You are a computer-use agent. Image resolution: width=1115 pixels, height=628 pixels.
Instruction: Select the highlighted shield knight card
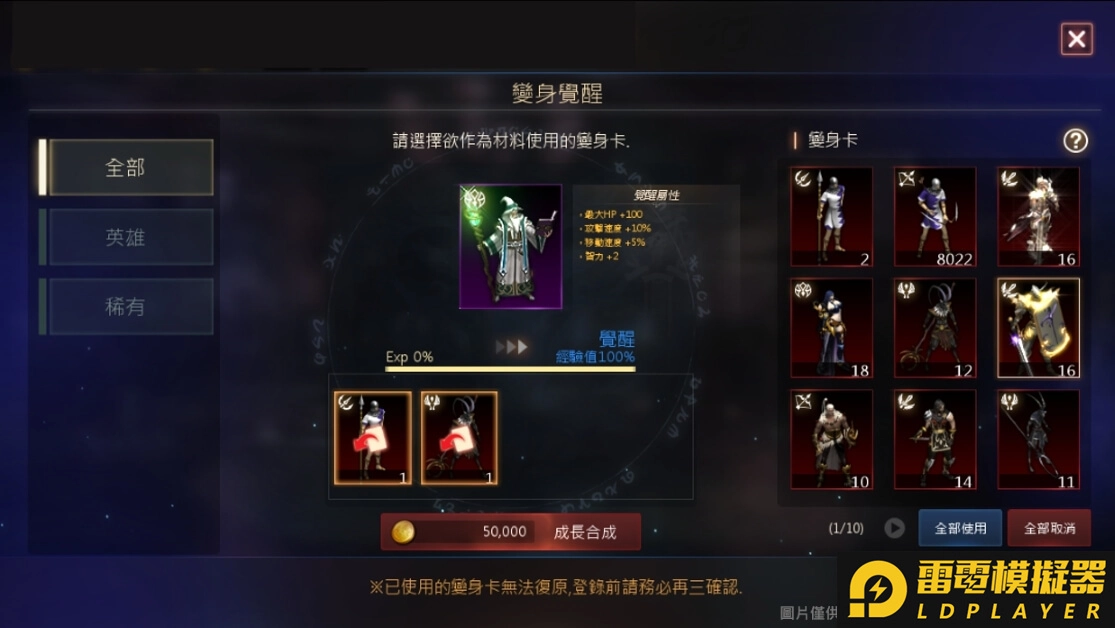[x=1038, y=328]
